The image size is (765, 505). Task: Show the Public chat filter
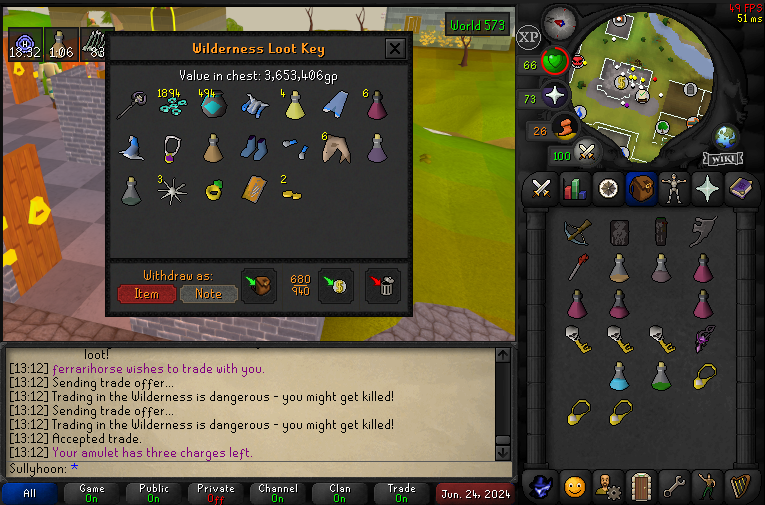(153, 493)
